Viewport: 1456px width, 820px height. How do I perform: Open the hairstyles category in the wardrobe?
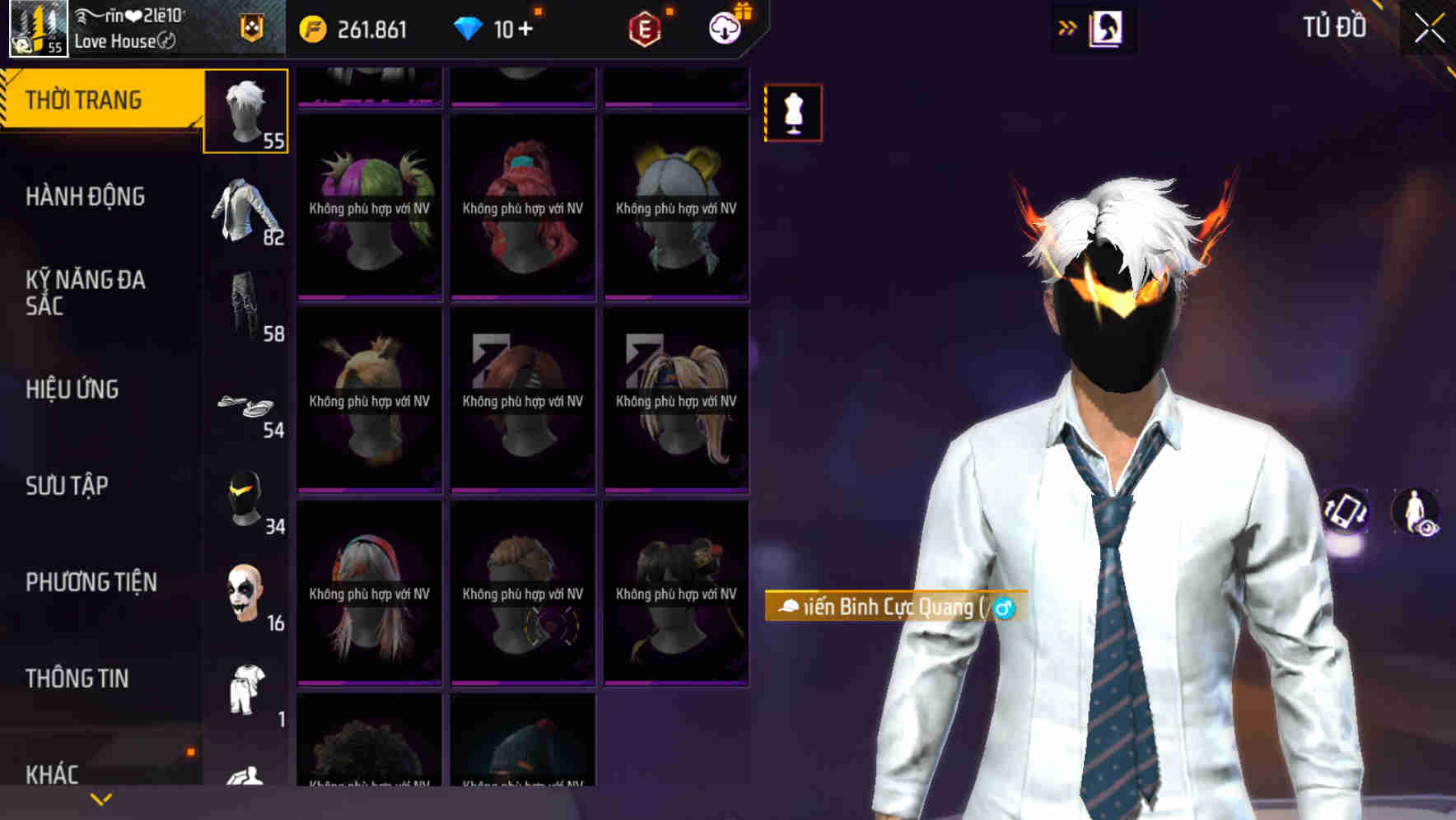pyautogui.click(x=245, y=111)
